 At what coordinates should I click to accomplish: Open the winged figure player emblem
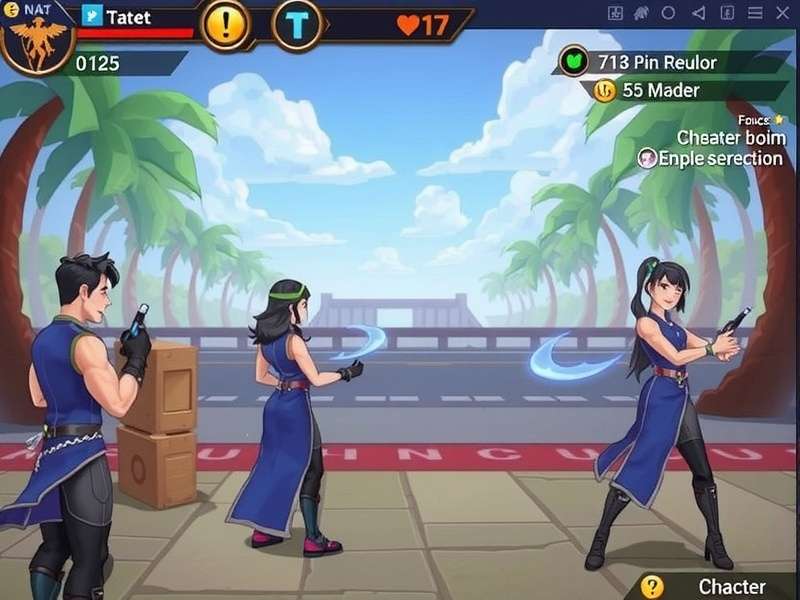tap(36, 42)
